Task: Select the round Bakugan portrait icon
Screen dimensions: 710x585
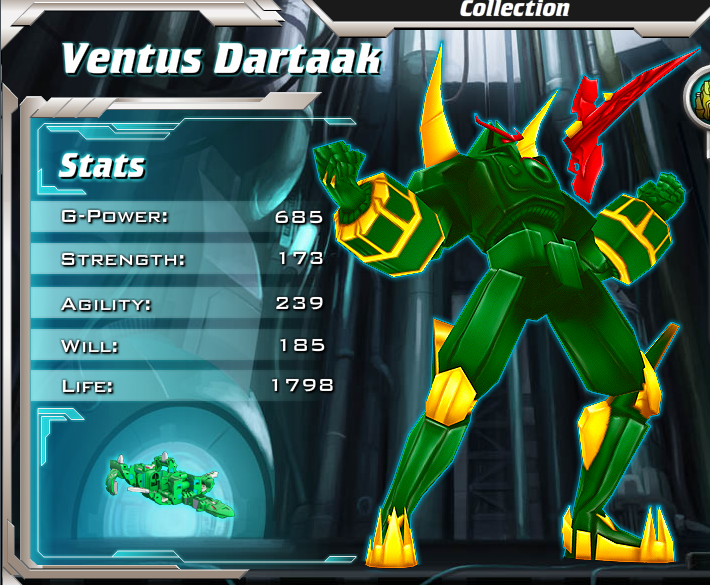Action: pyautogui.click(x=700, y=100)
